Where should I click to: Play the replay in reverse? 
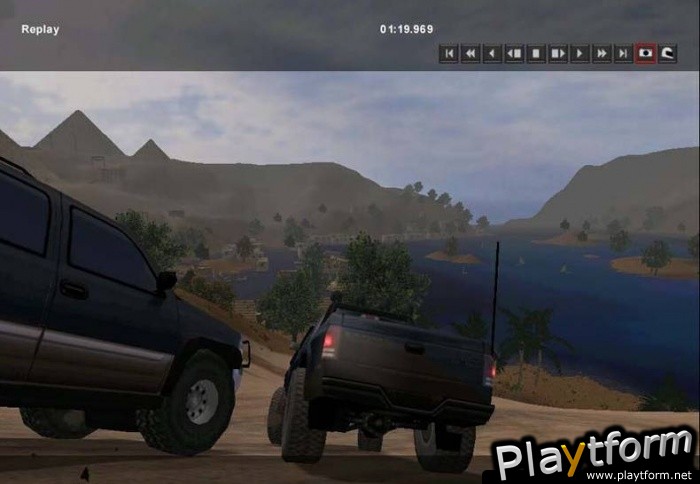[492, 53]
